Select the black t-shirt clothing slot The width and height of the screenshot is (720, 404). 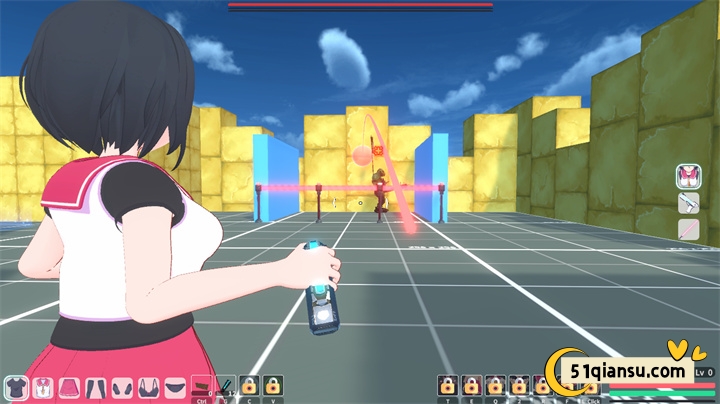tap(16, 386)
